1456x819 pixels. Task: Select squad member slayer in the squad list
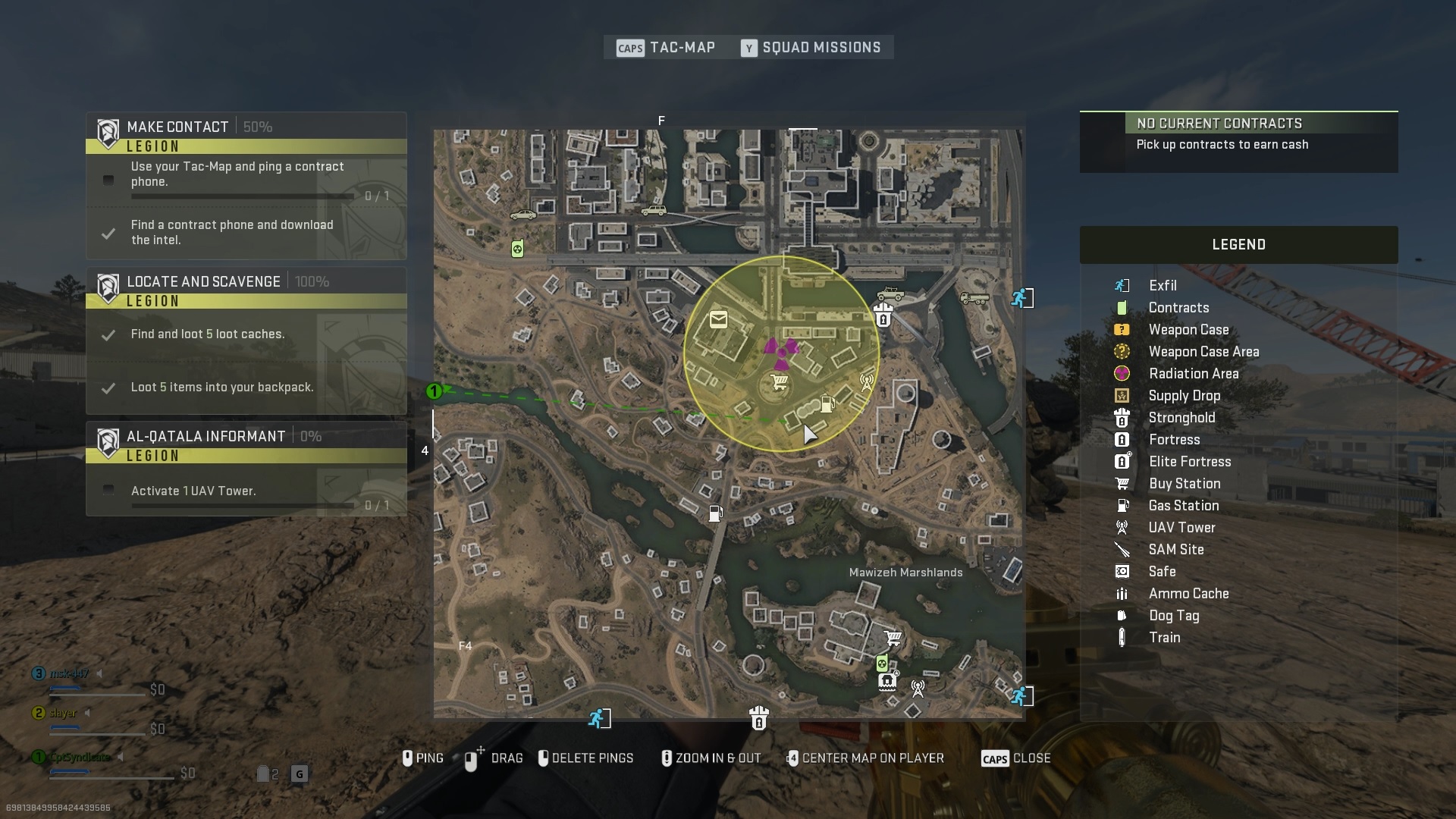coord(64,714)
